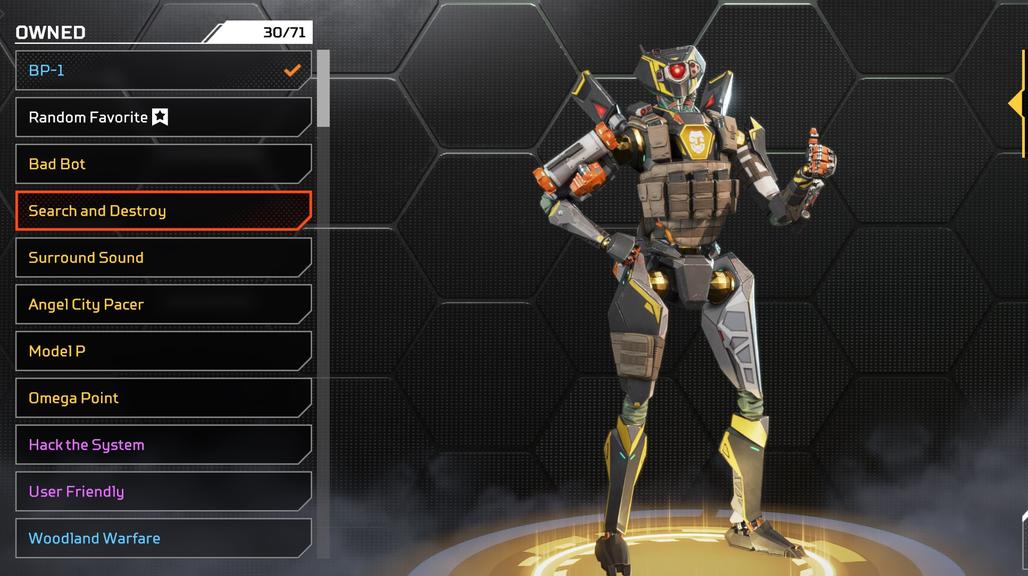Pick the Woodland Warfare skin

[x=163, y=538]
